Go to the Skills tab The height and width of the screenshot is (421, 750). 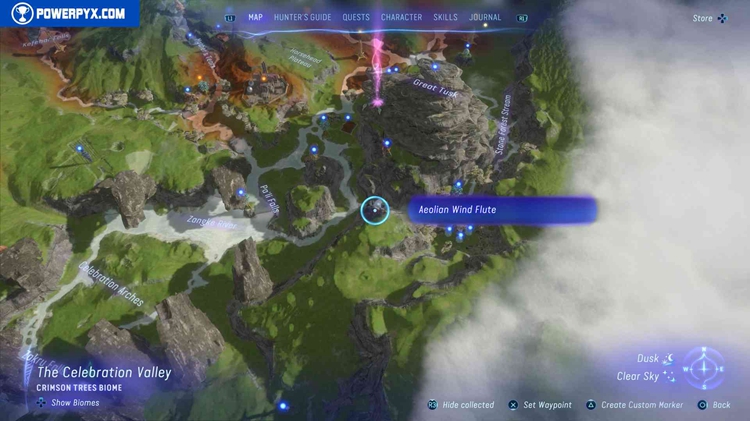[446, 17]
